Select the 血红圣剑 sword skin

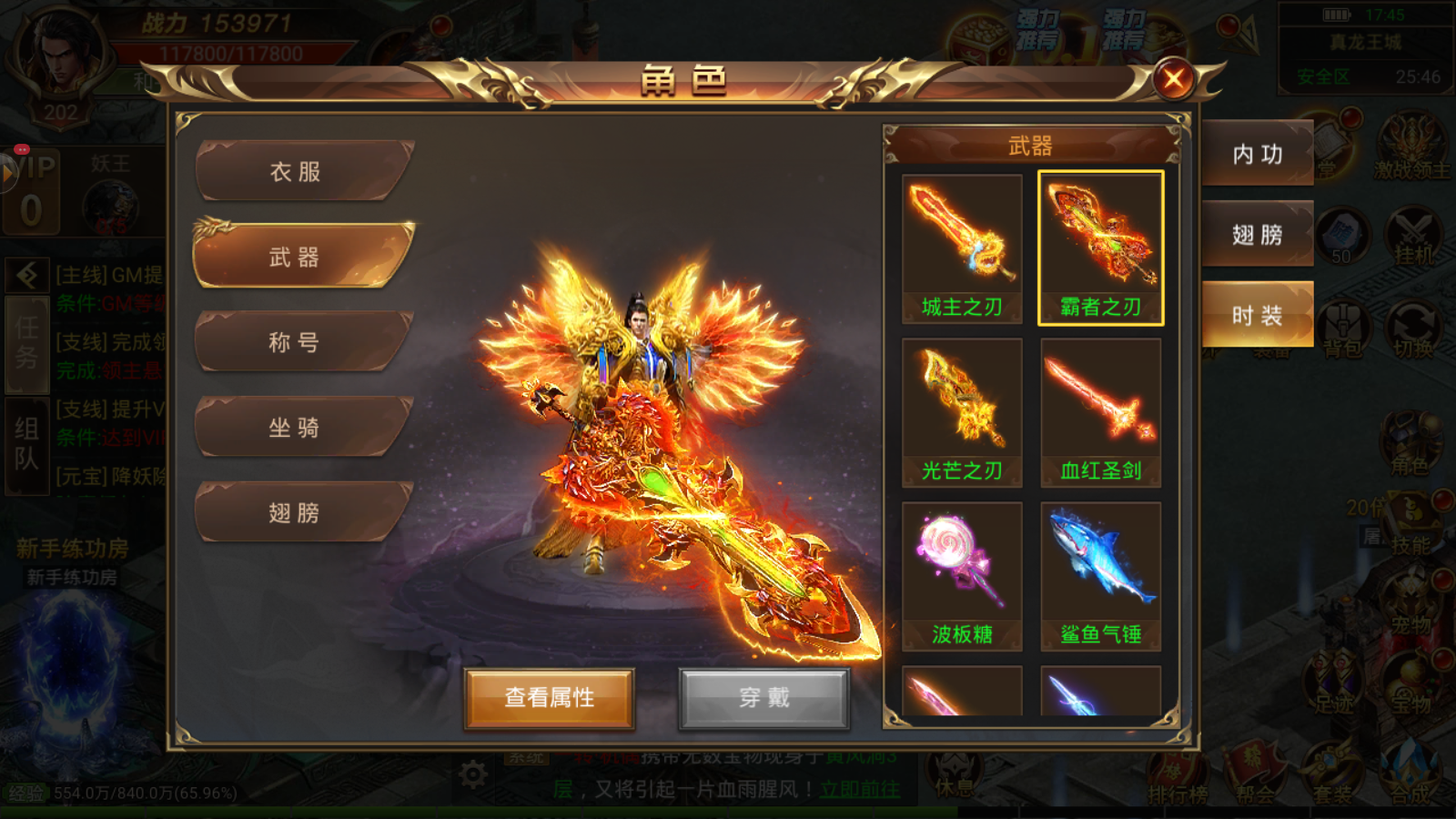pos(1100,412)
